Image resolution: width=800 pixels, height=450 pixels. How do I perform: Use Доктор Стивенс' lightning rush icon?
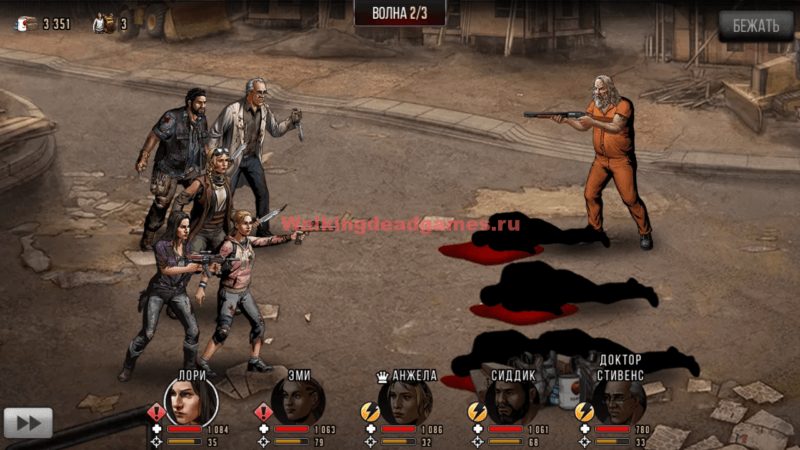pyautogui.click(x=583, y=411)
